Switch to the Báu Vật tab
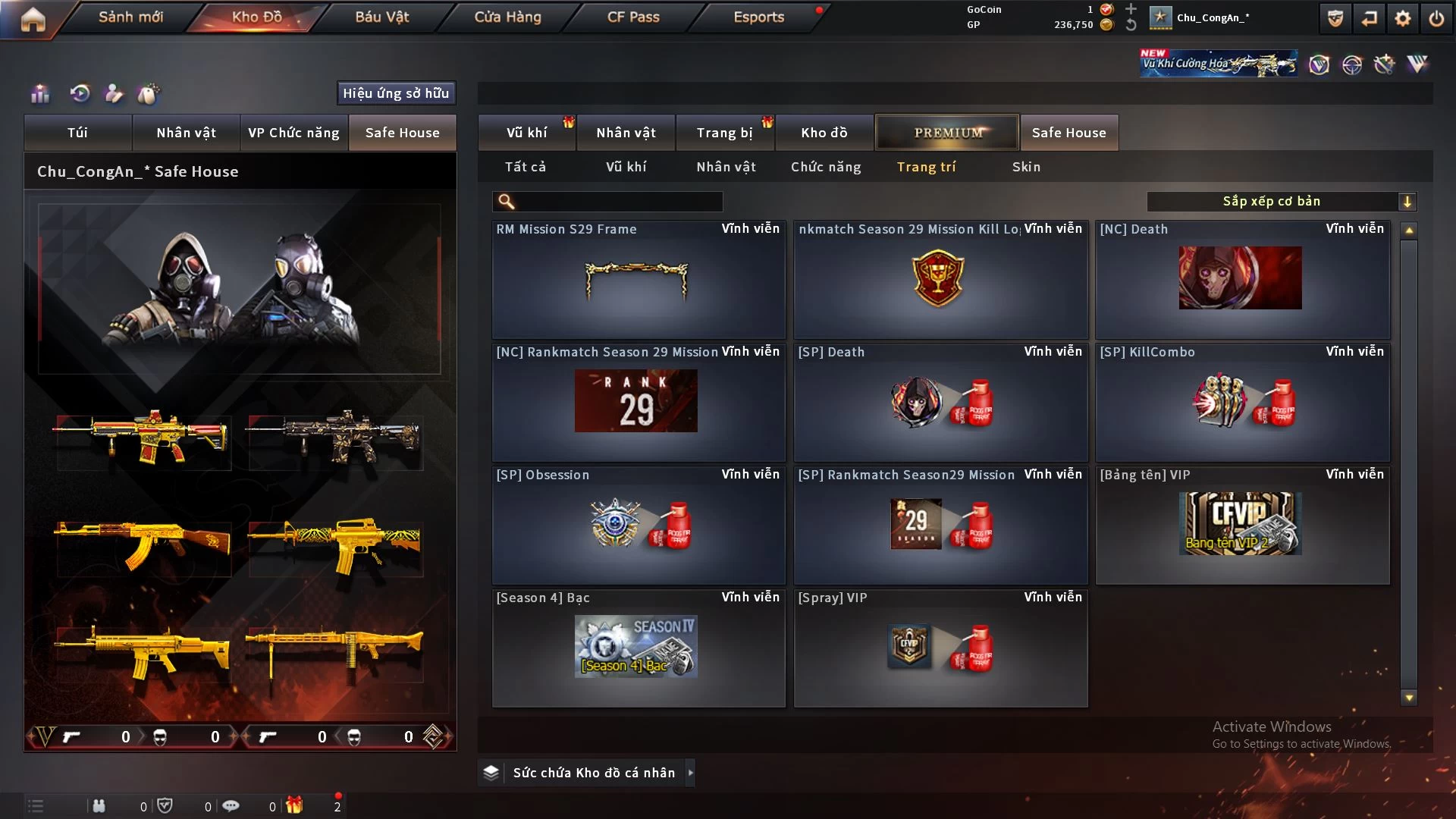1456x819 pixels. [x=381, y=17]
